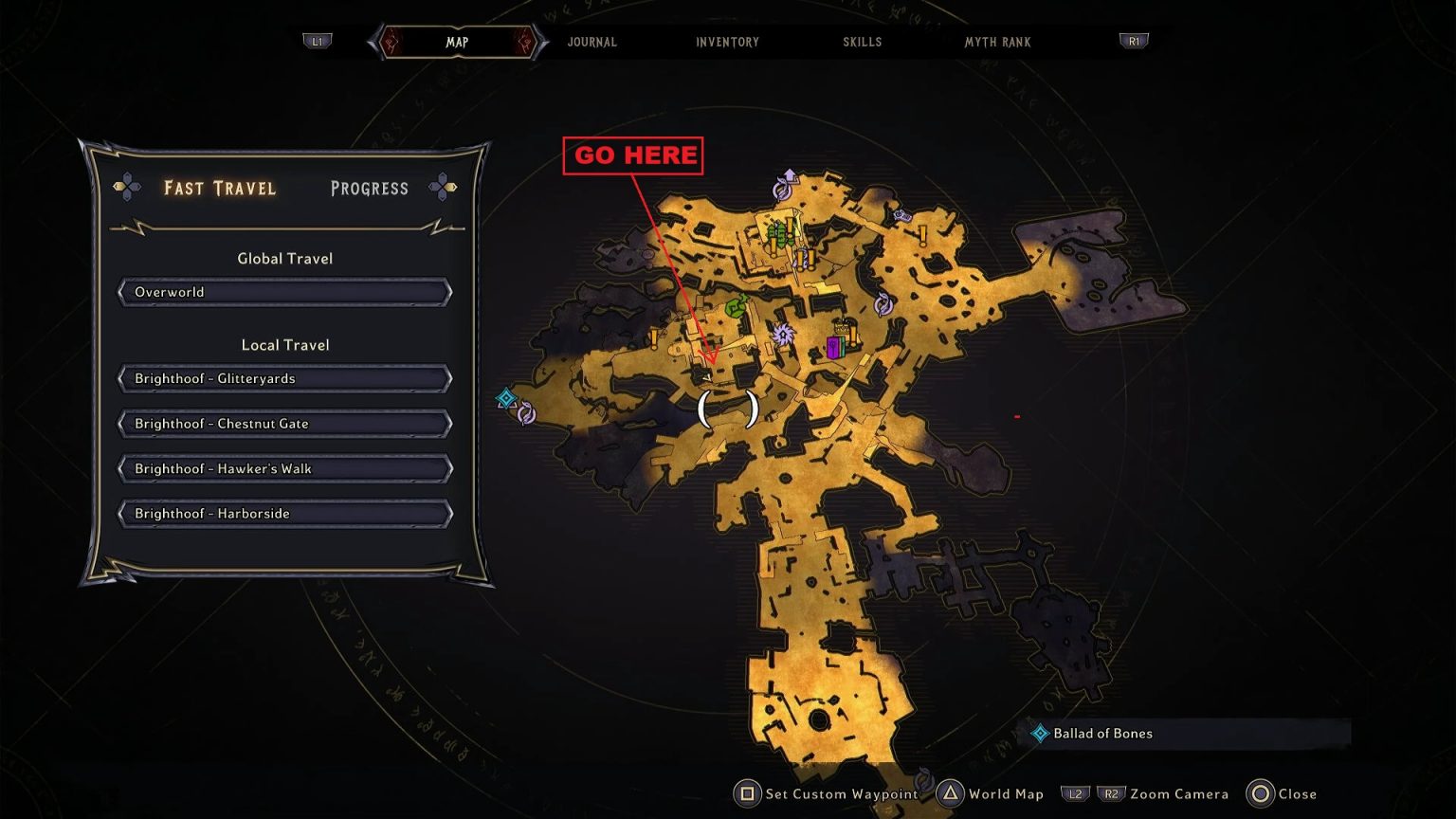Open Brighthoof - Hawker's Walk entry

284,468
